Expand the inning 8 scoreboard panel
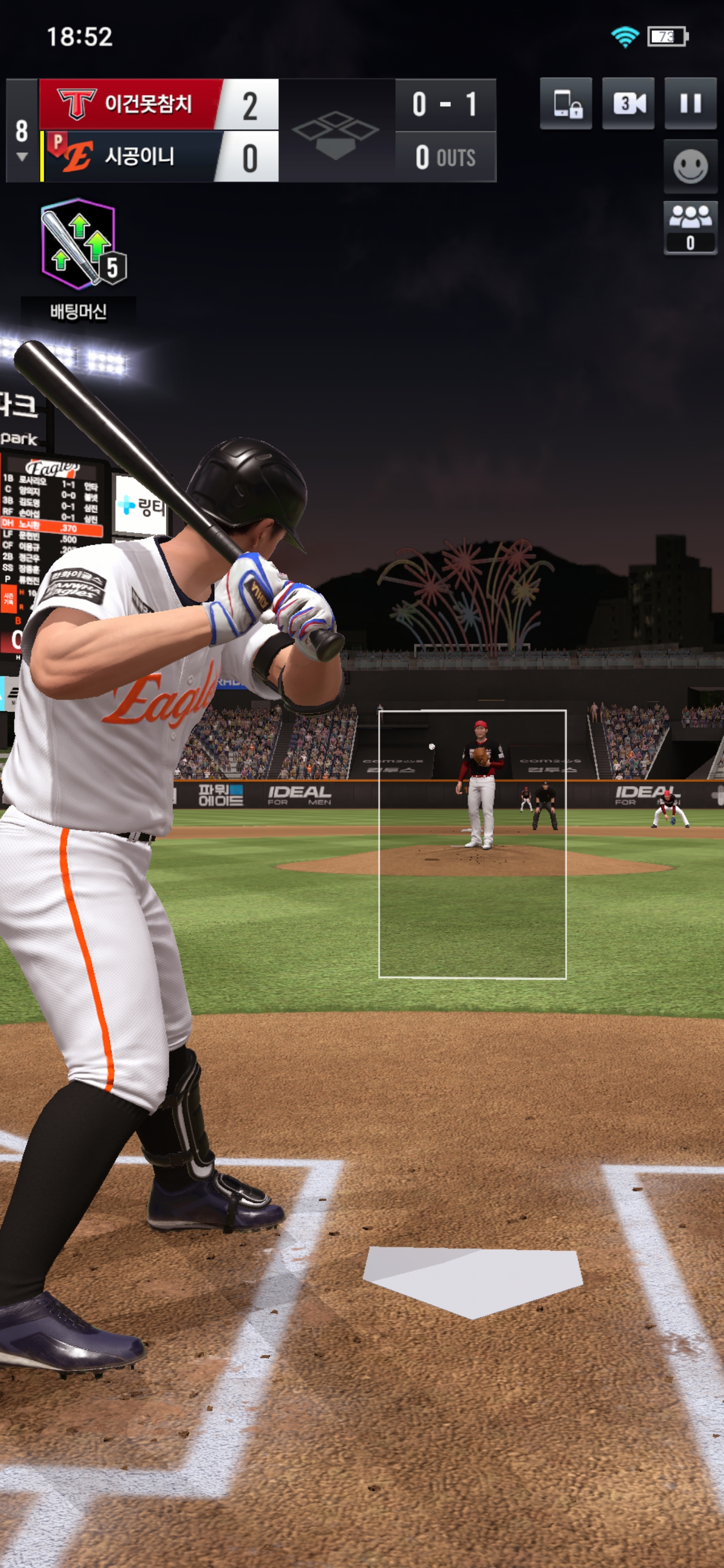Screen dimensions: 724x1568 22,139
